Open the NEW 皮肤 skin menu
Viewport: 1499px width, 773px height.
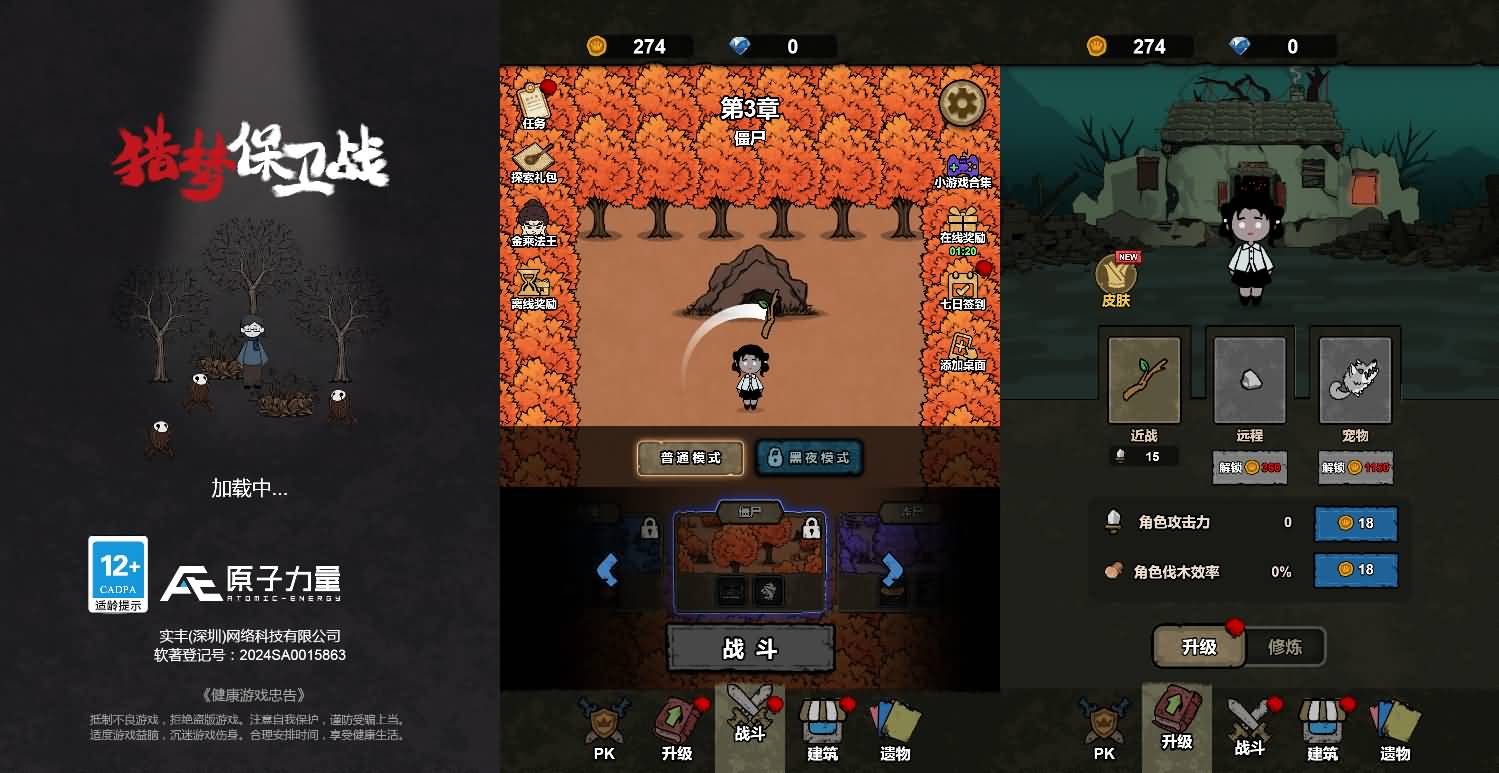pos(1117,275)
